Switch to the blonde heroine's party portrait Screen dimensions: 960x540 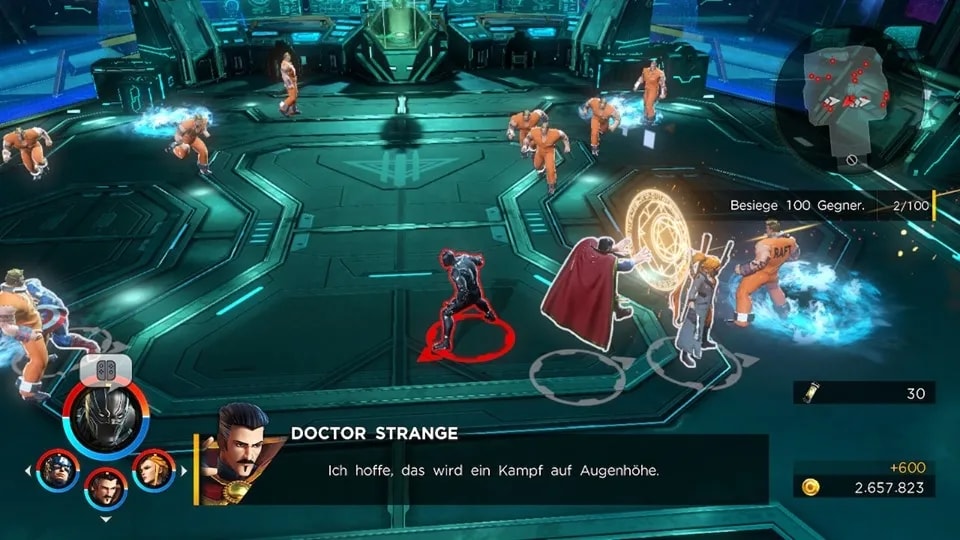[153, 470]
